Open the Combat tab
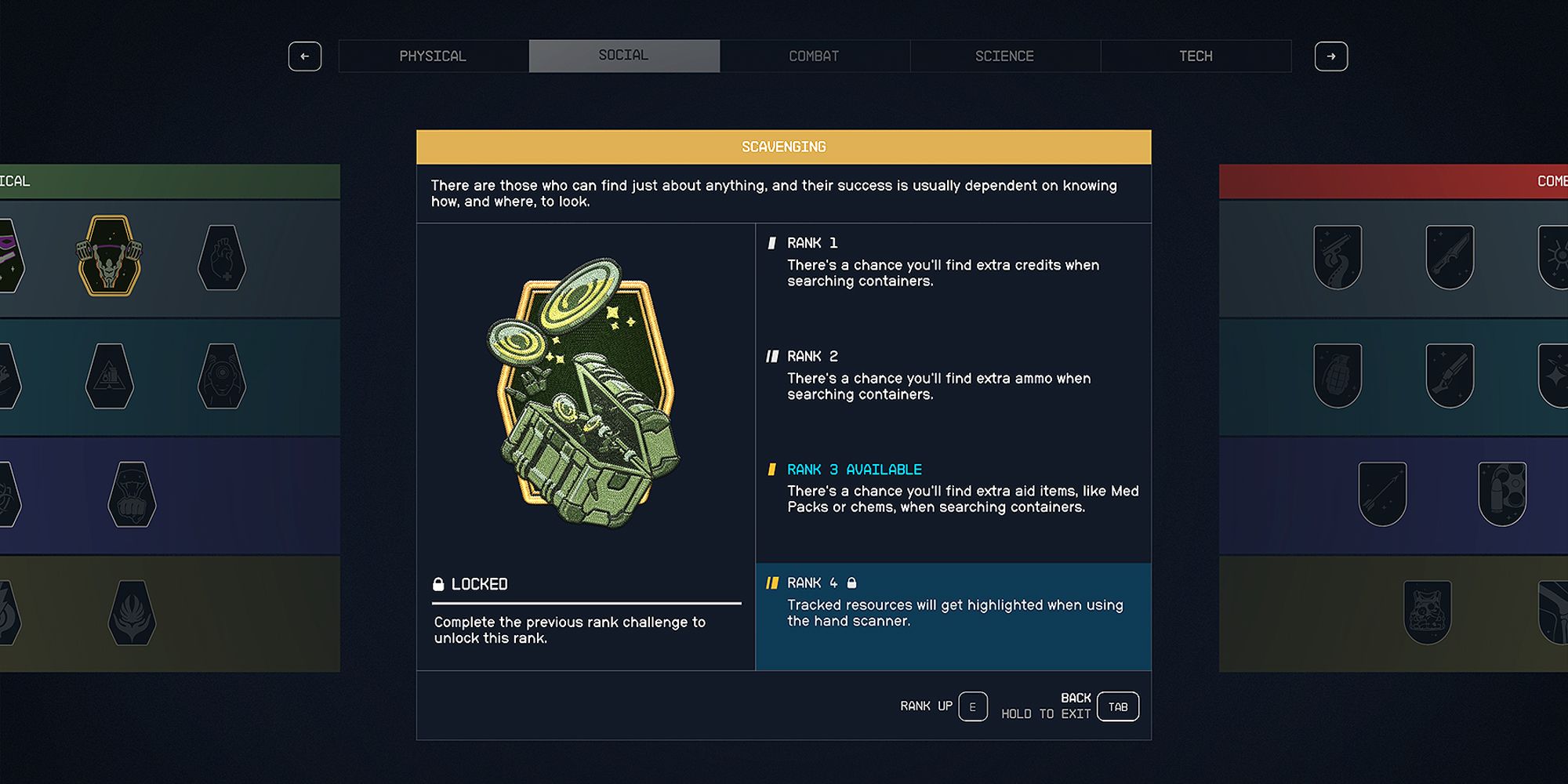The height and width of the screenshot is (784, 1568). pos(815,56)
